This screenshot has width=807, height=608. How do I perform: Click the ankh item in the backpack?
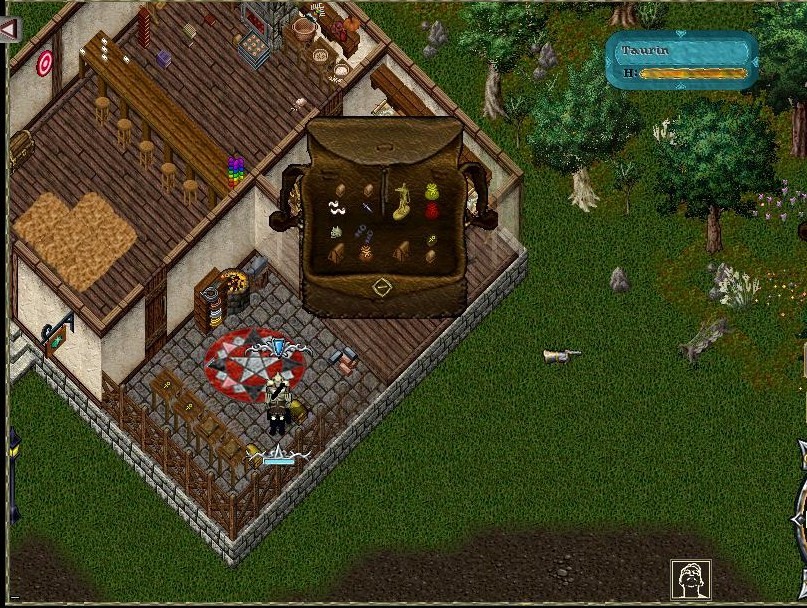coord(432,240)
